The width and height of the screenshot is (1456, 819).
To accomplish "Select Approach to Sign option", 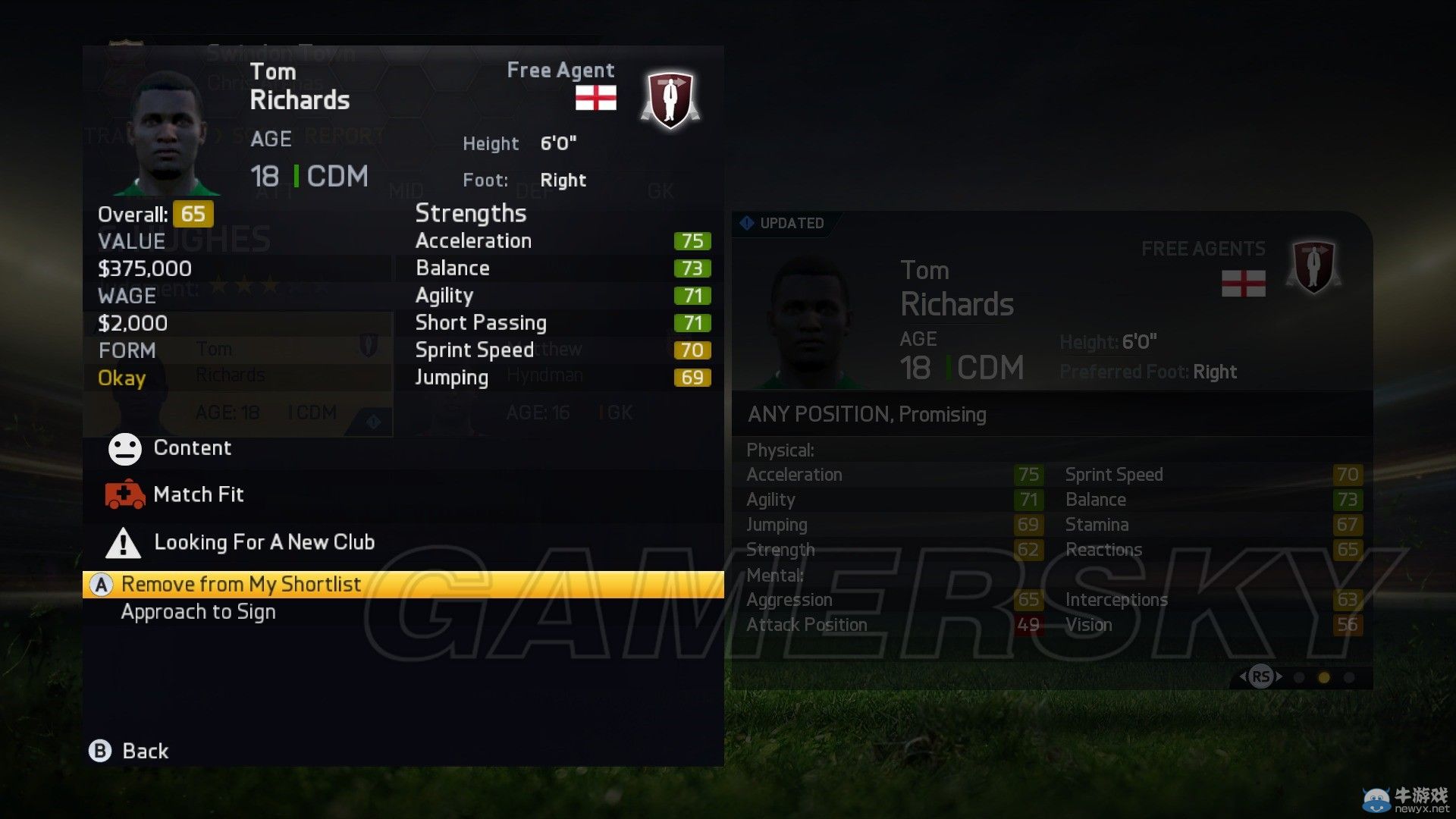I will 198,611.
